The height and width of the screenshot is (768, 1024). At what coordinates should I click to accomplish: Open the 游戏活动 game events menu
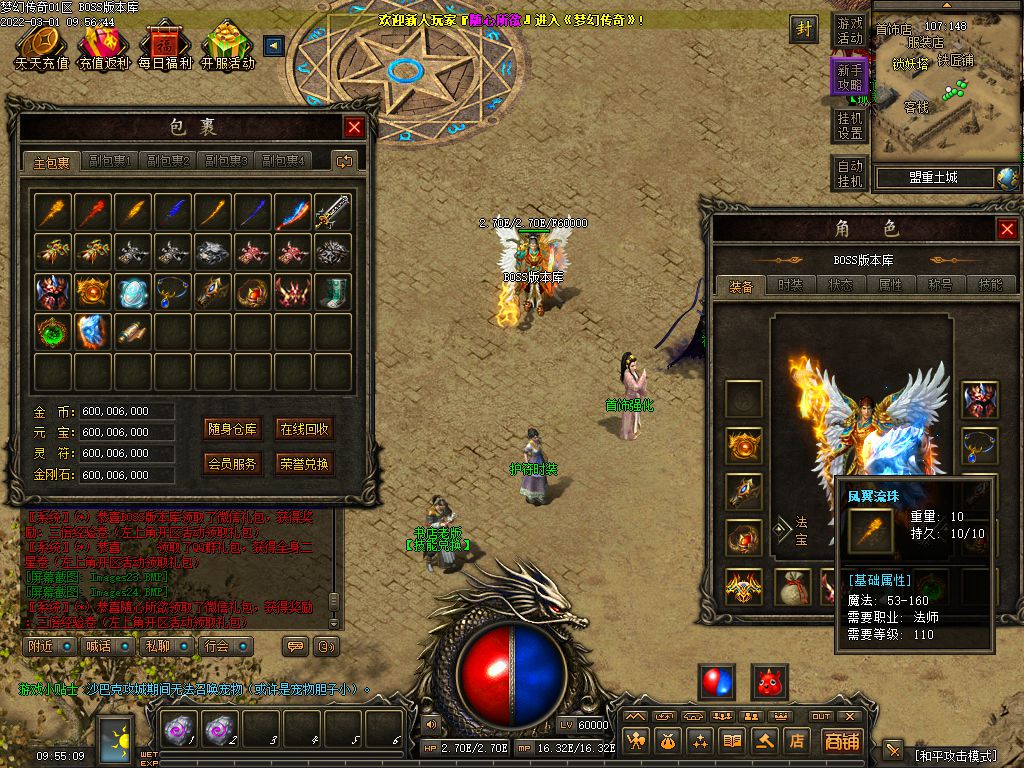[x=850, y=31]
